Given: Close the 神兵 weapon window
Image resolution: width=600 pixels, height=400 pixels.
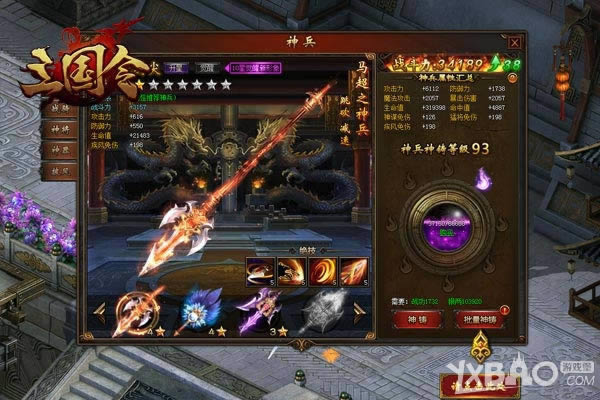Looking at the screenshot, I should point(514,43).
